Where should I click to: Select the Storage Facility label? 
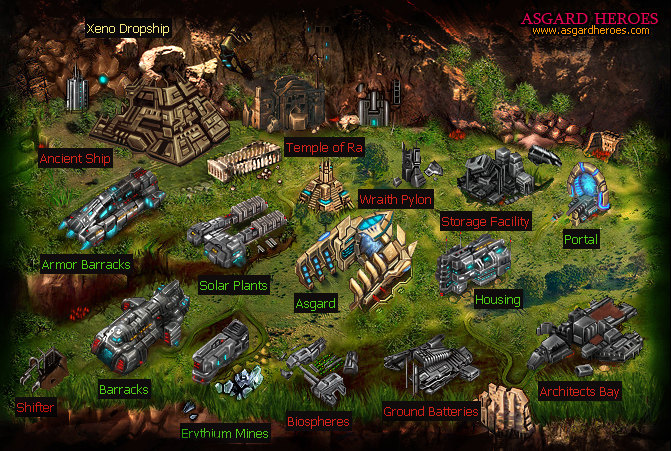(x=485, y=221)
